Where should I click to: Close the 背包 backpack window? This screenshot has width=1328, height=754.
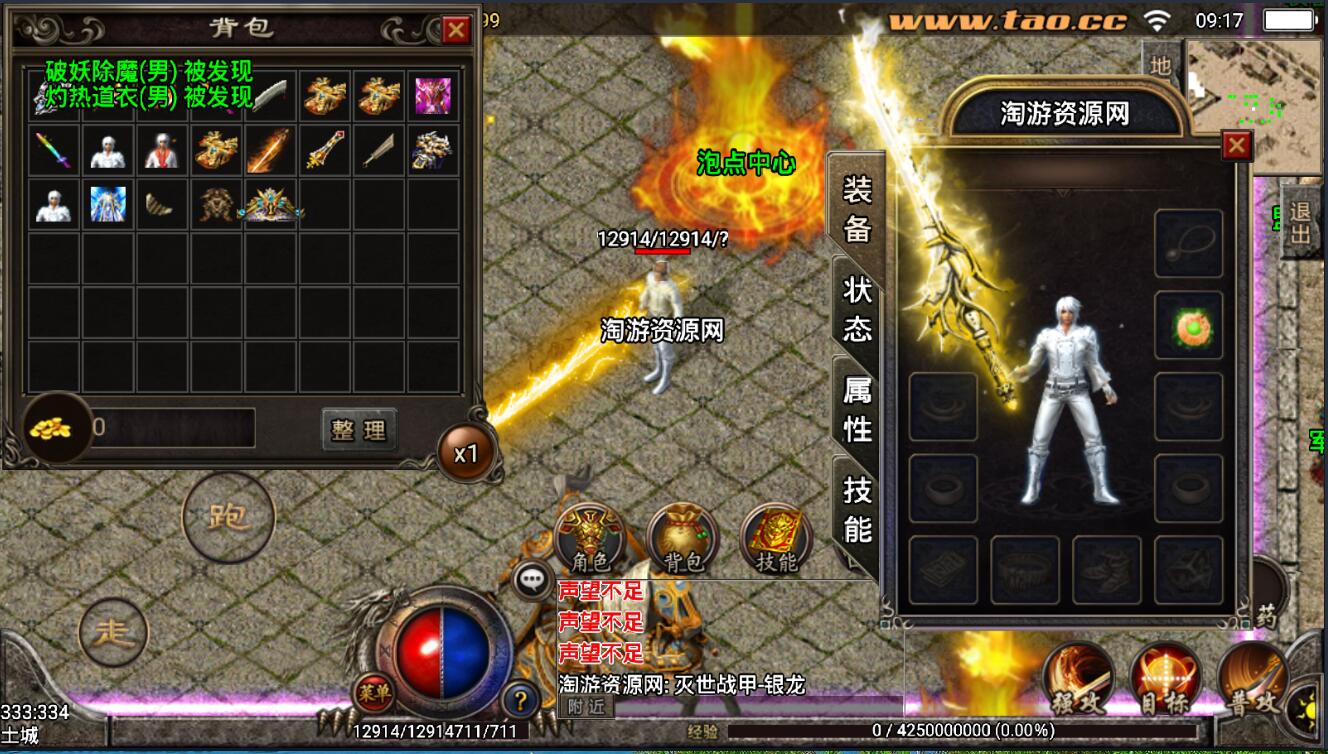coord(456,30)
